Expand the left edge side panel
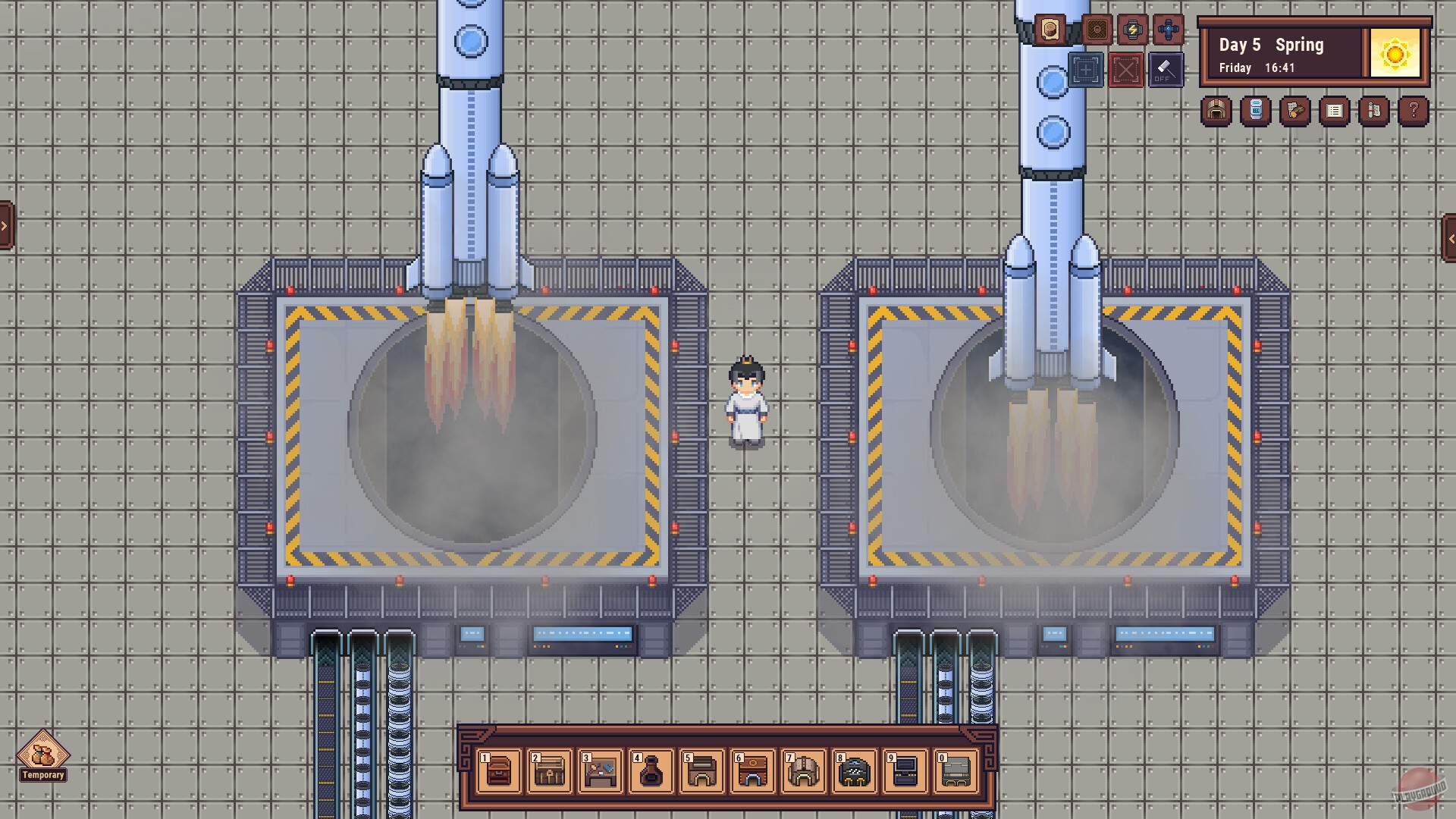 pyautogui.click(x=5, y=225)
